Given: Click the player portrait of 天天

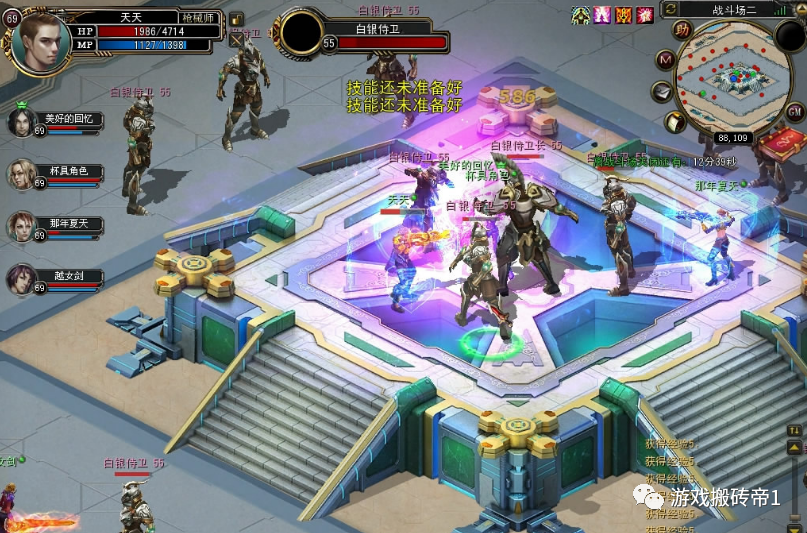Looking at the screenshot, I should pyautogui.click(x=40, y=38).
